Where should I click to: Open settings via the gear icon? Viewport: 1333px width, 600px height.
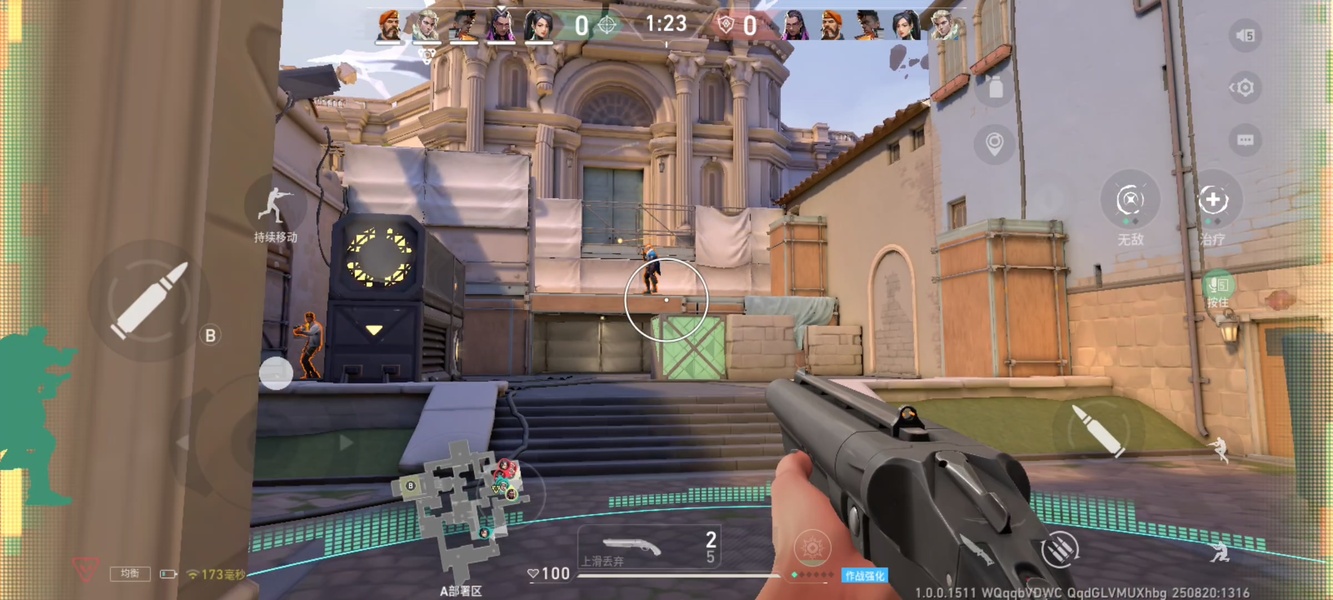point(1245,88)
